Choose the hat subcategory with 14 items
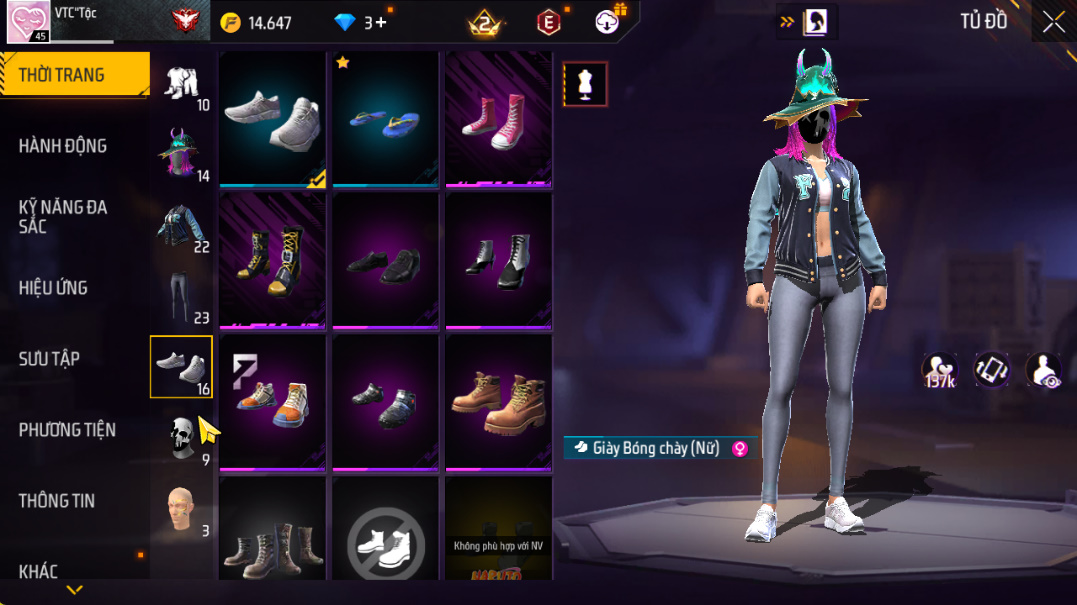The width and height of the screenshot is (1077, 605). [x=181, y=153]
